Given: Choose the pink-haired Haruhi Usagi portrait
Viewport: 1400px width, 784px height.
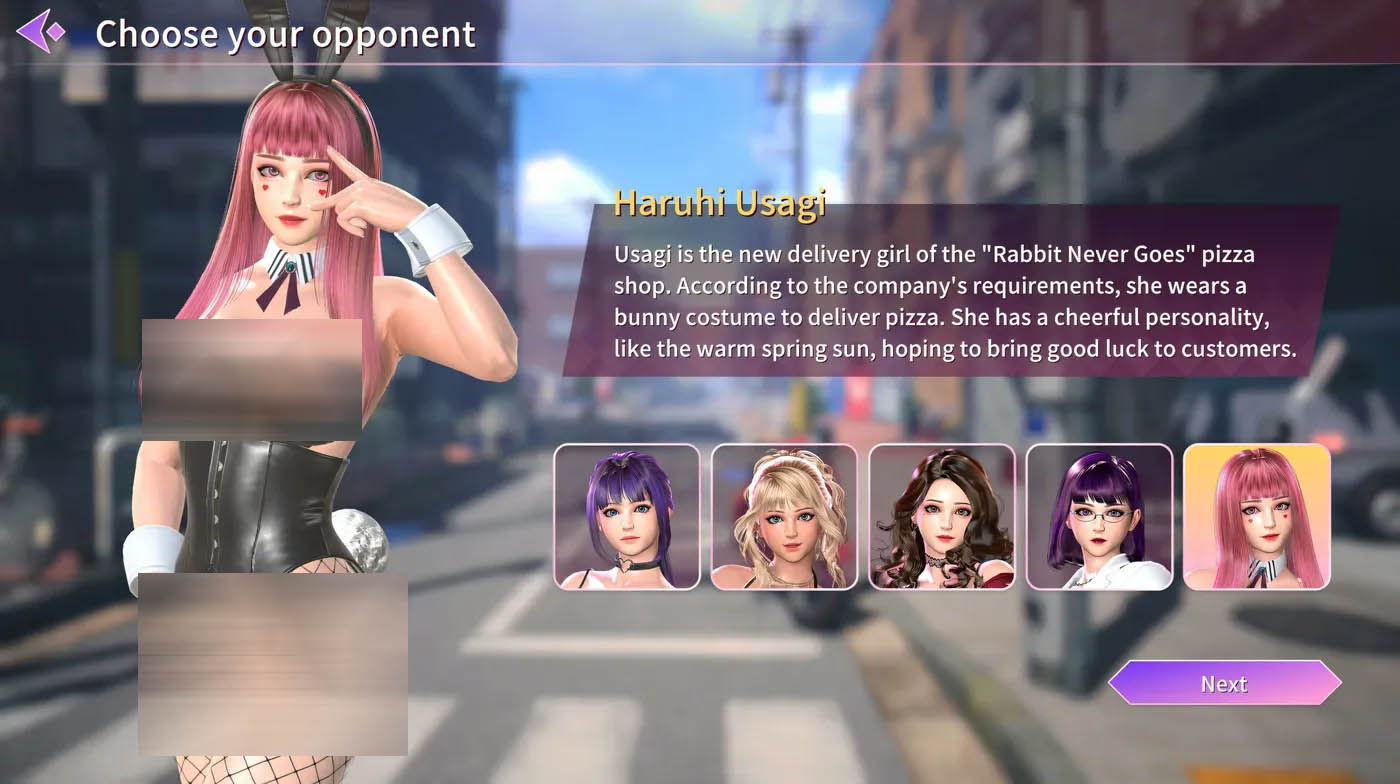Looking at the screenshot, I should click(x=1257, y=516).
